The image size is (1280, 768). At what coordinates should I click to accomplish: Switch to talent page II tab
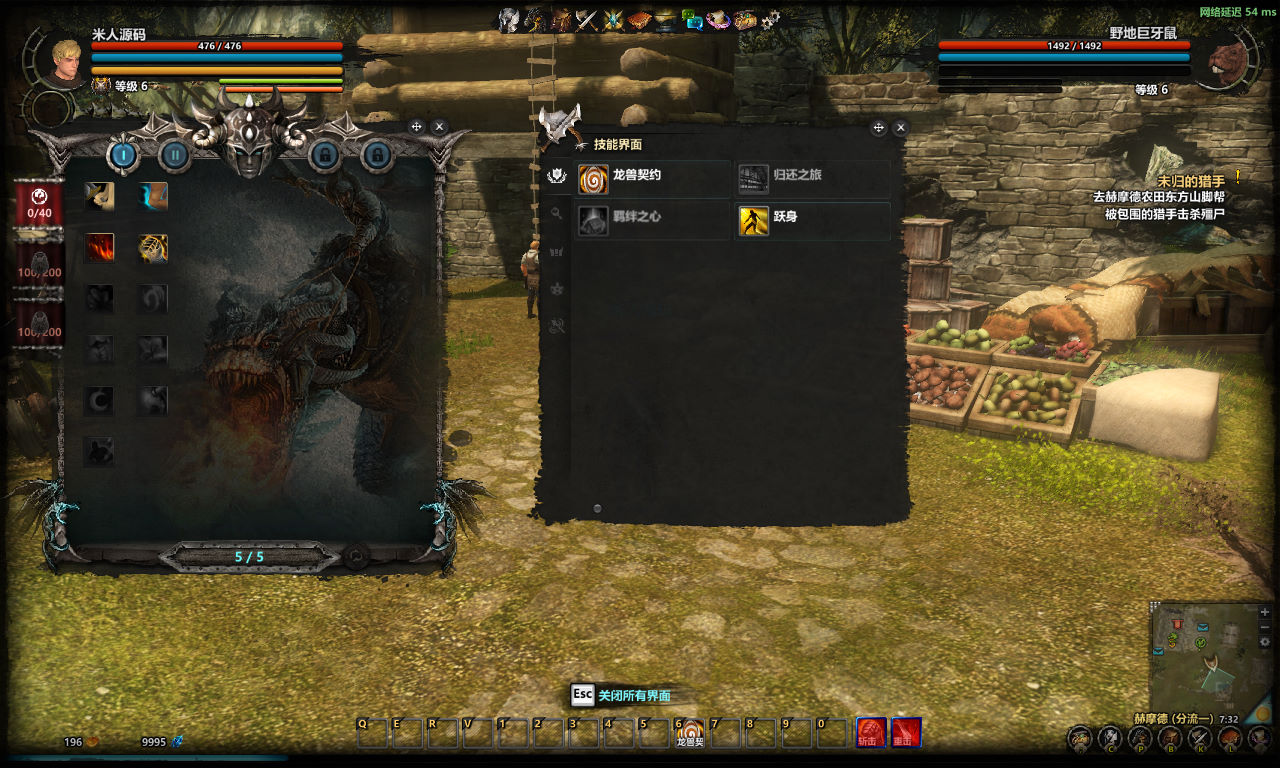point(175,155)
